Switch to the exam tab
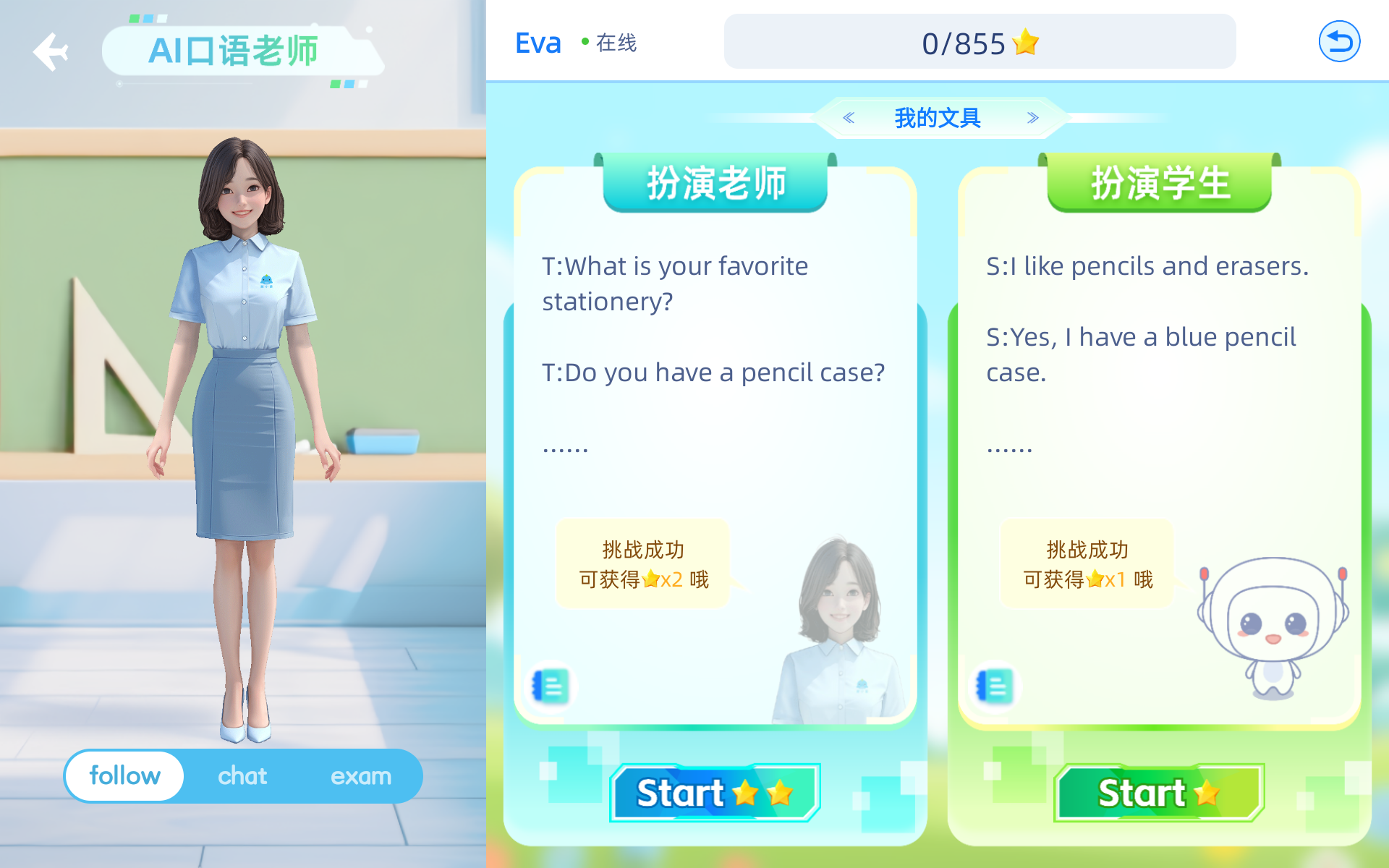1389x868 pixels. point(361,775)
